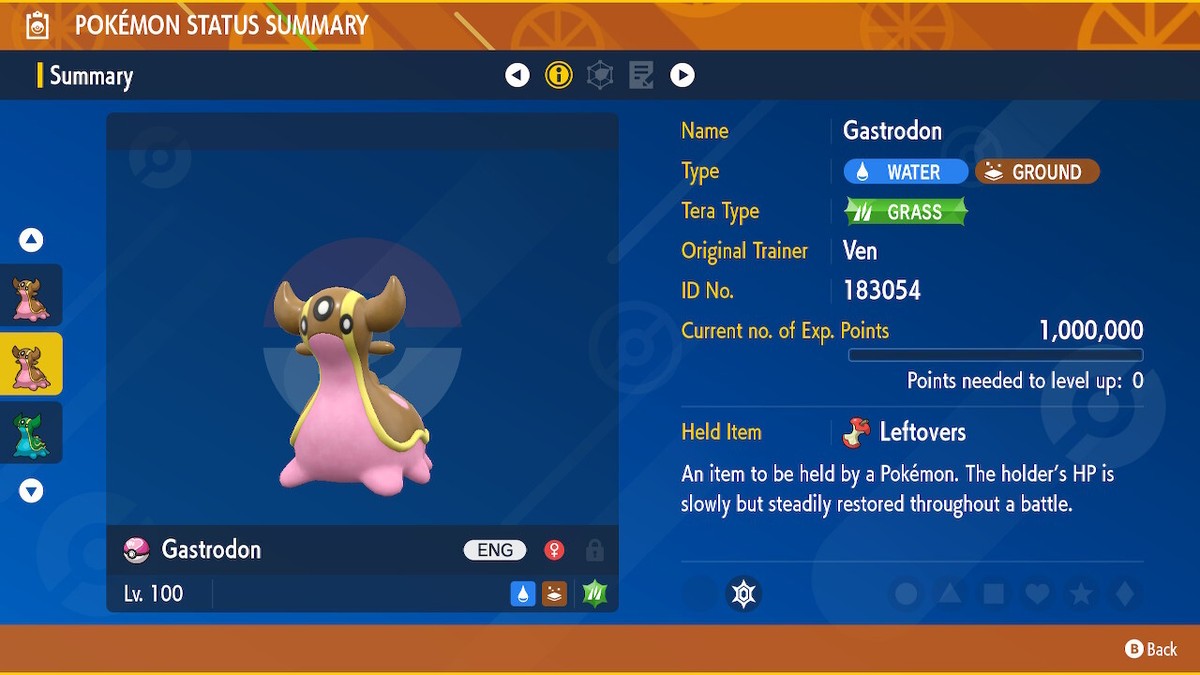Show the previous Pokémon with up arrow
The image size is (1200, 675).
(x=31, y=240)
